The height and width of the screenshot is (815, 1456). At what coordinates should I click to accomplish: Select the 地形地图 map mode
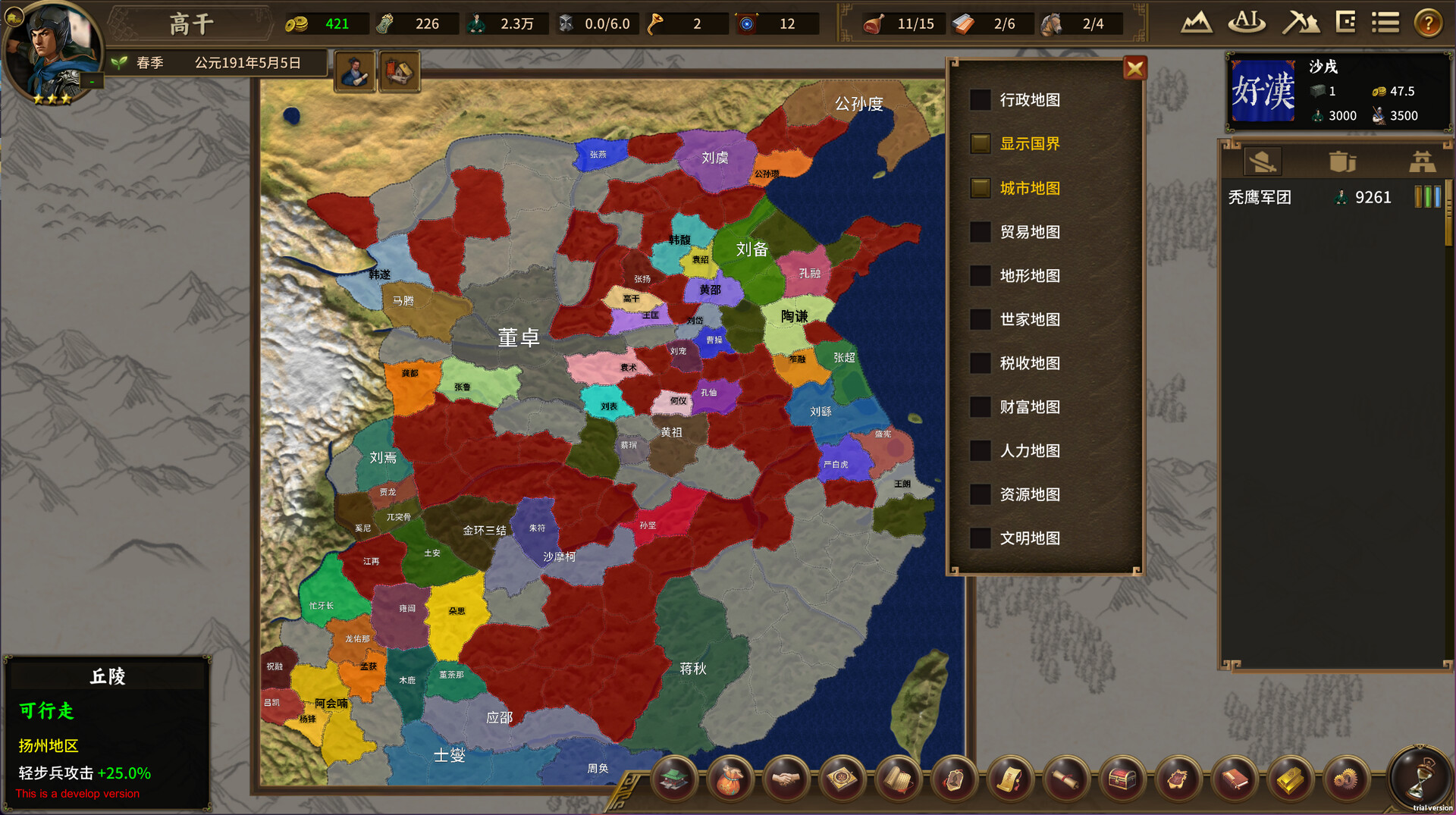[981, 276]
